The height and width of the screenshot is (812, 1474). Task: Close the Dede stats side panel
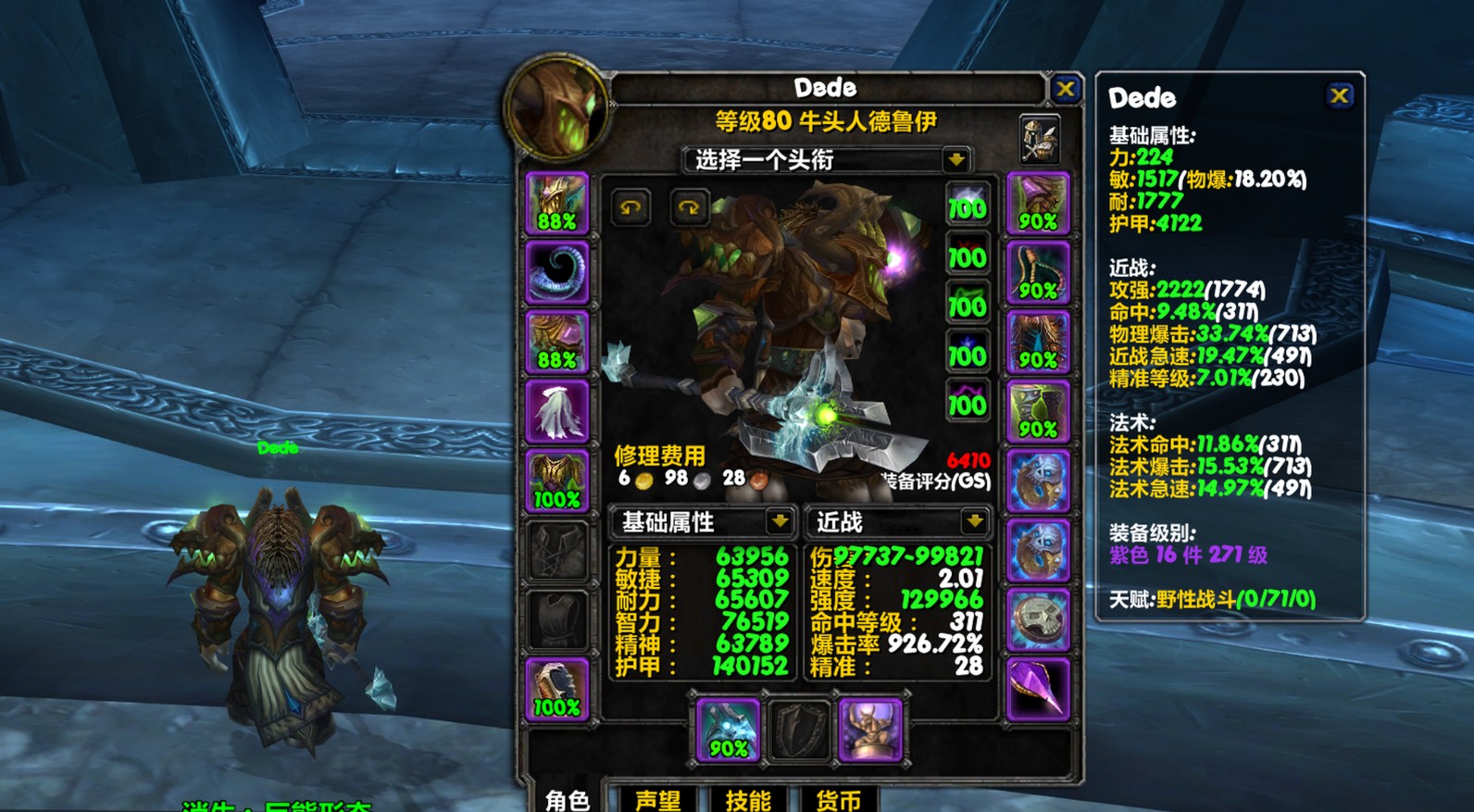point(1339,95)
